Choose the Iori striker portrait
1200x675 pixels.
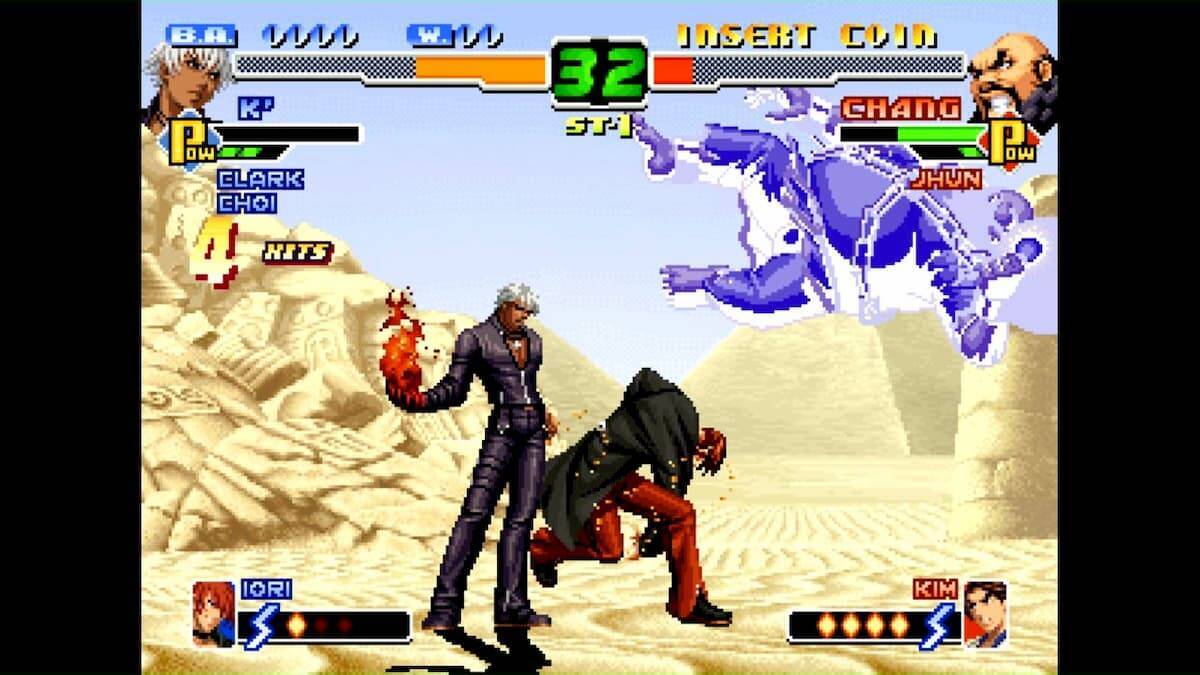(x=214, y=613)
